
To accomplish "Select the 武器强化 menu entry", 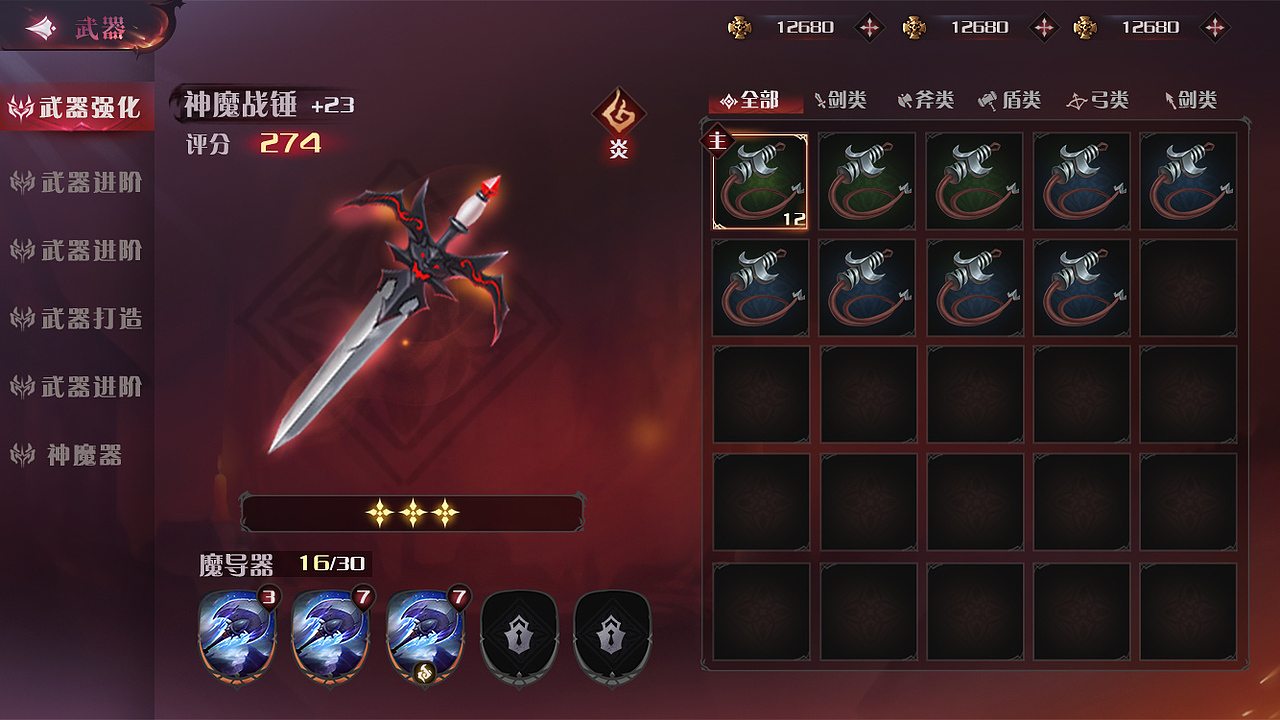I will click(78, 107).
